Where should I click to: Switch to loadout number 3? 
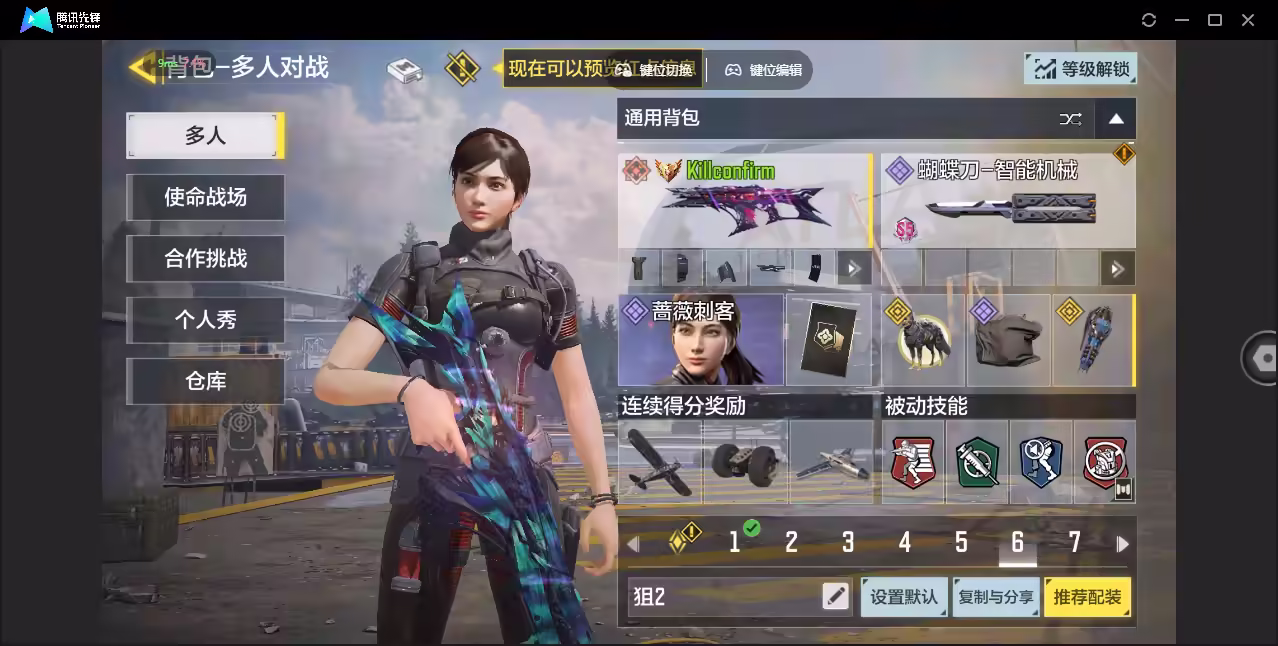(x=848, y=543)
